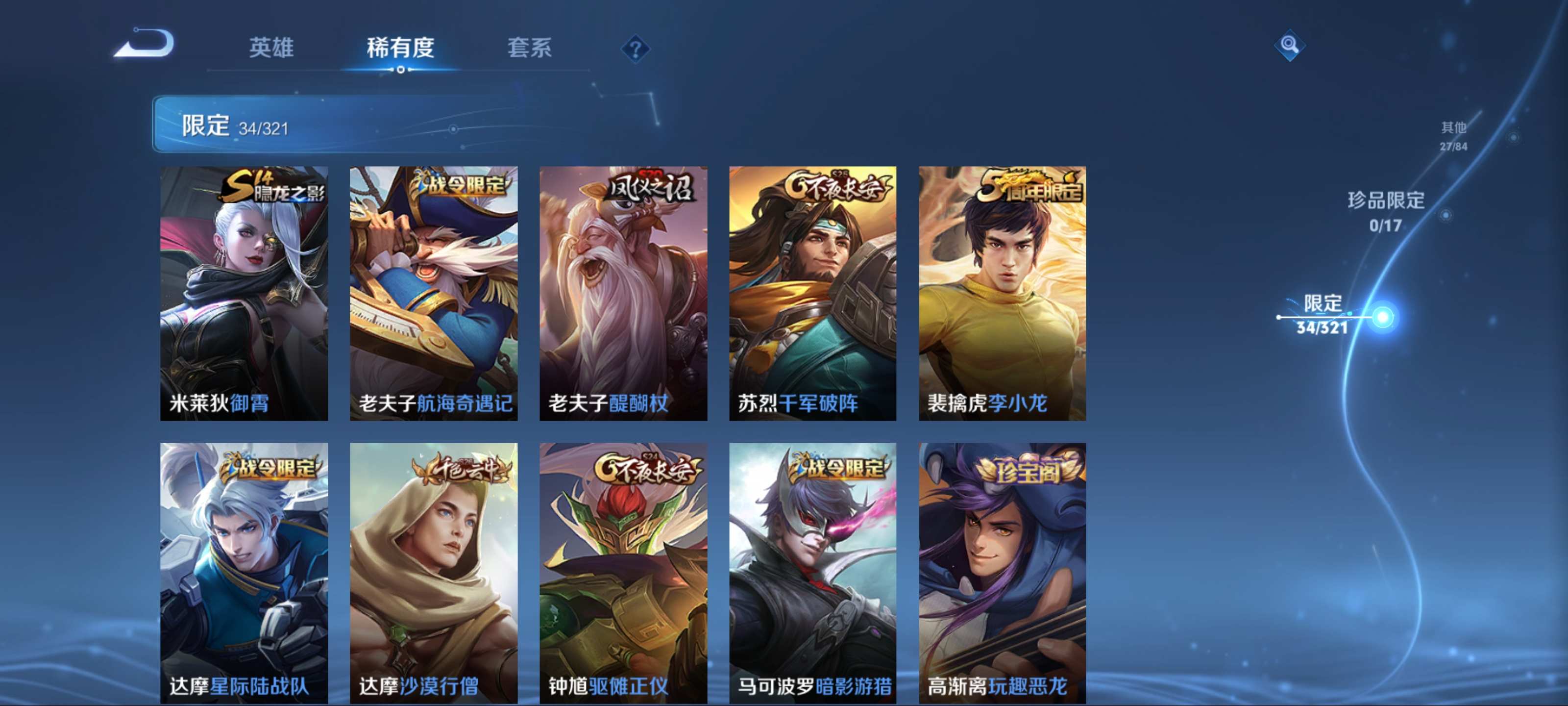This screenshot has width=1568, height=706.
Task: Select the 苏烈 千军破阵 skin
Action: pyautogui.click(x=812, y=293)
